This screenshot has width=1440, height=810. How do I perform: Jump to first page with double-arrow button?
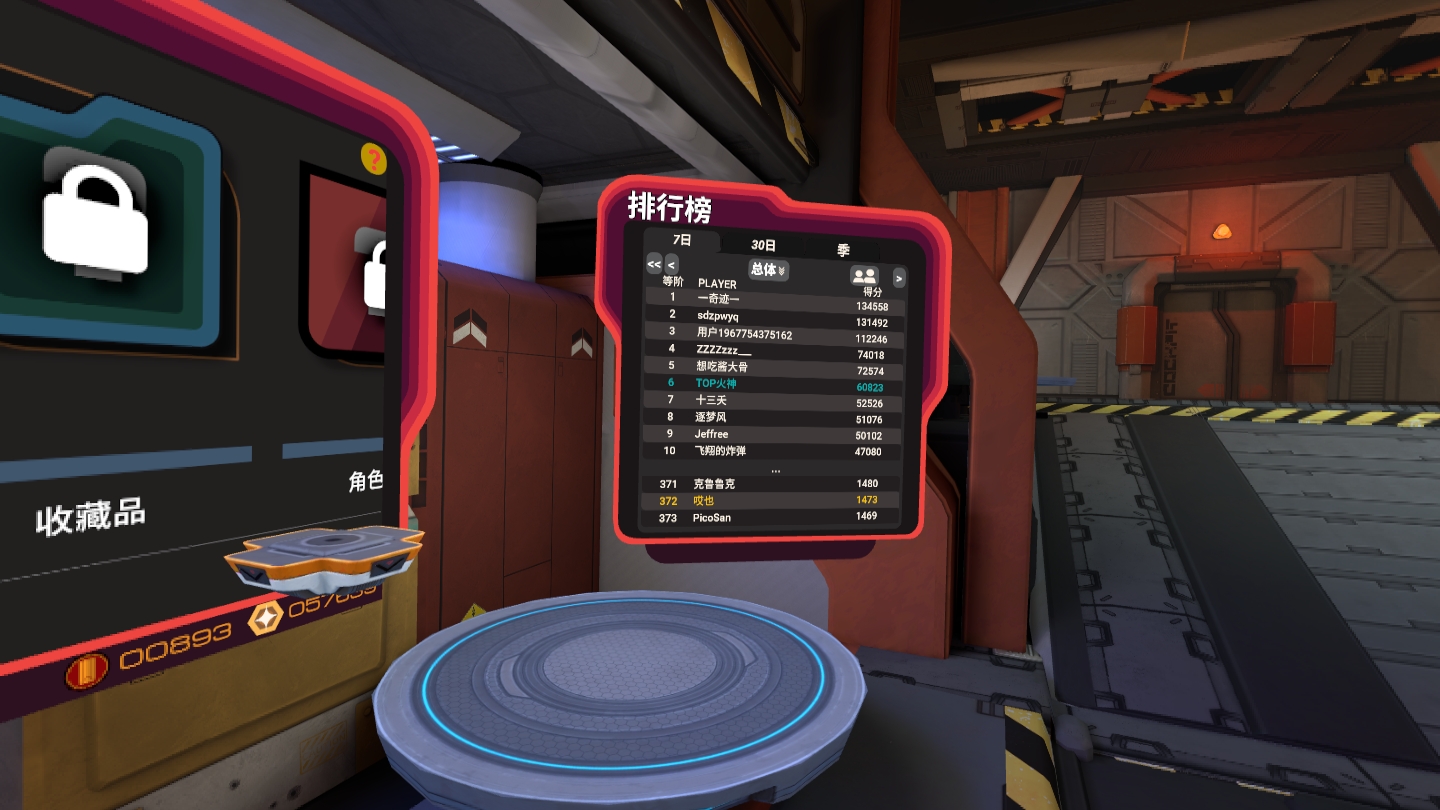(x=654, y=264)
